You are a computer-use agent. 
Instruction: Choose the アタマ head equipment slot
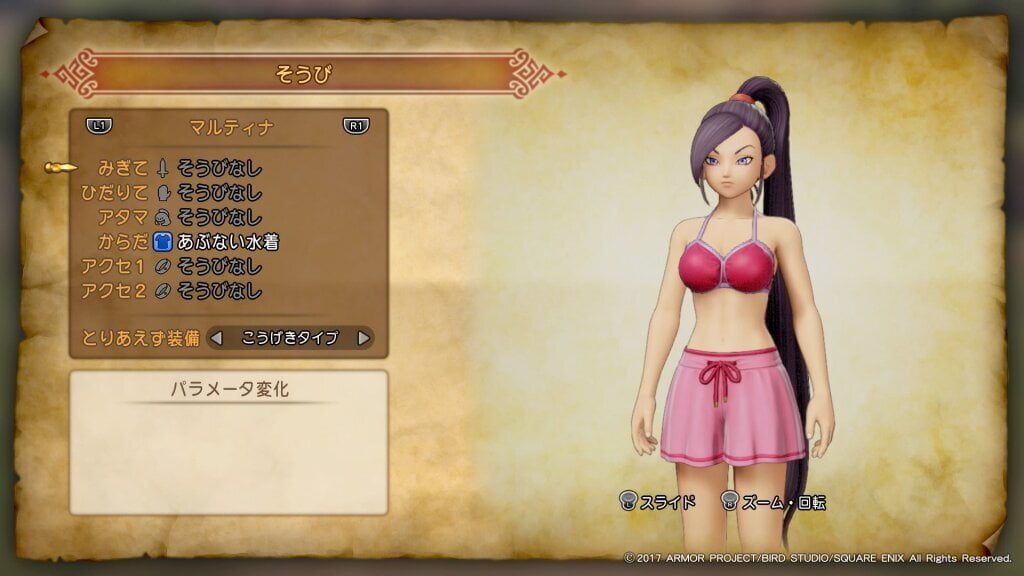(219, 217)
